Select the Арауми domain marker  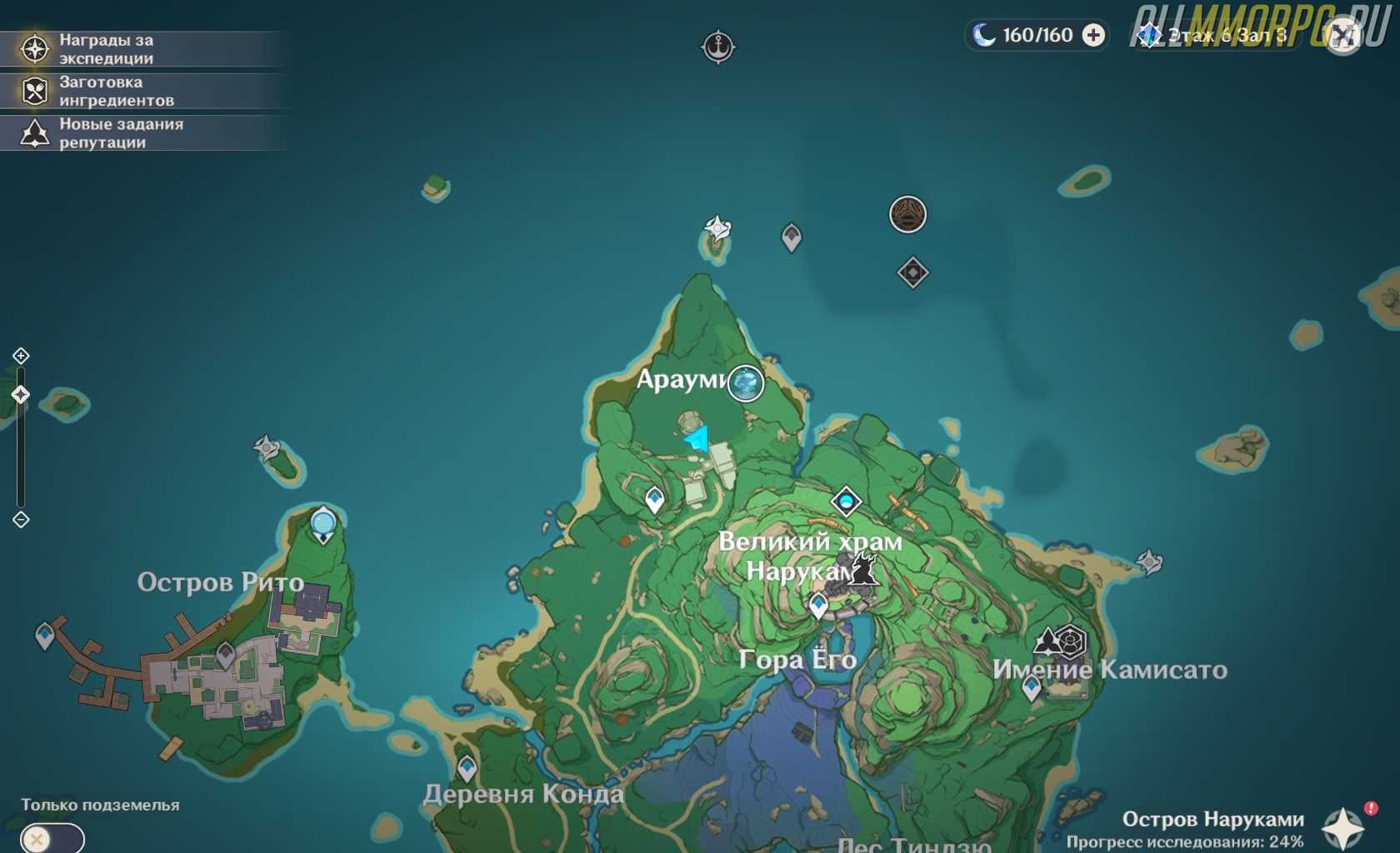[746, 383]
